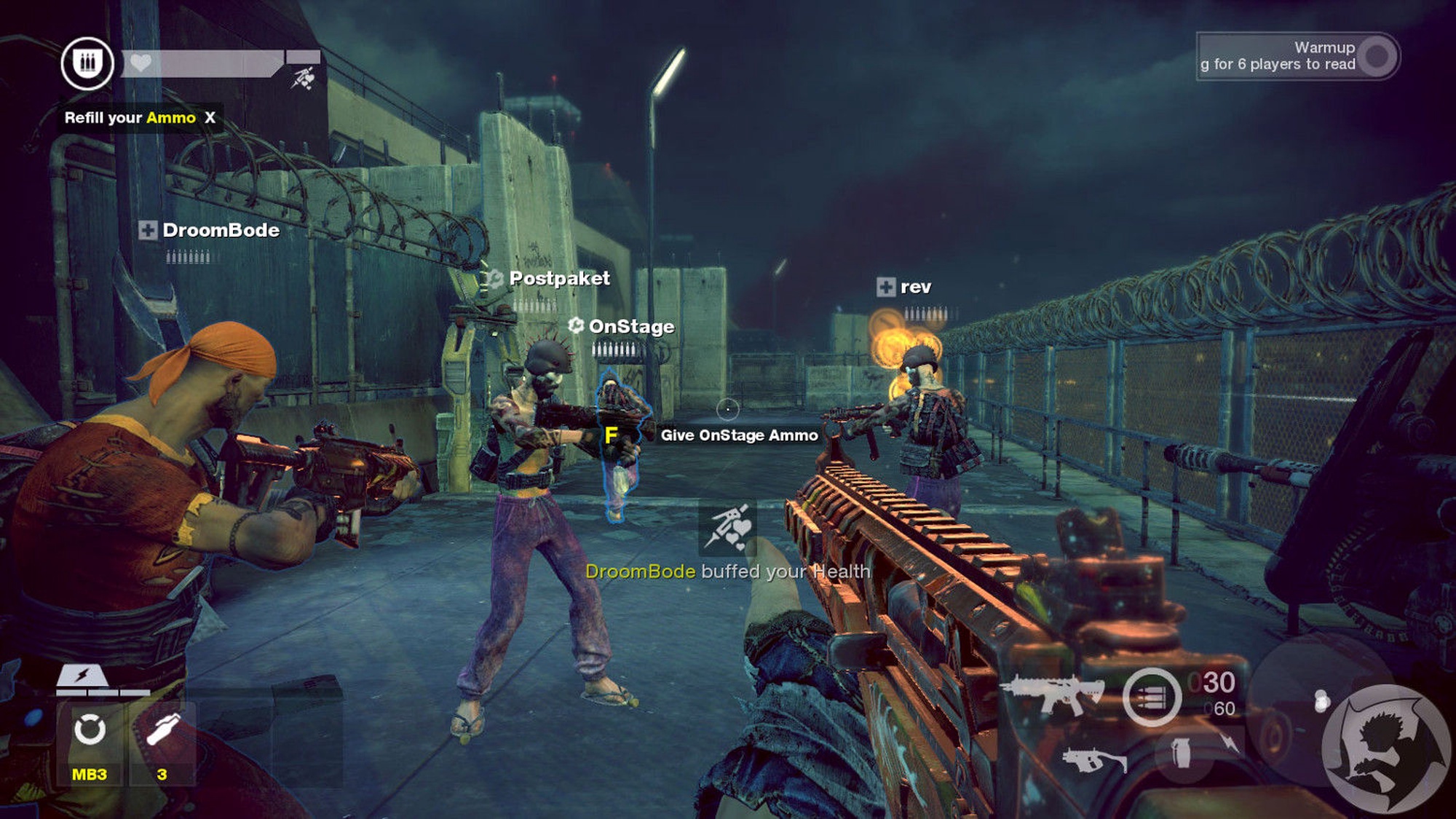Open the objective wheel emblem
Viewport: 1456px width, 819px height.
click(x=1384, y=748)
